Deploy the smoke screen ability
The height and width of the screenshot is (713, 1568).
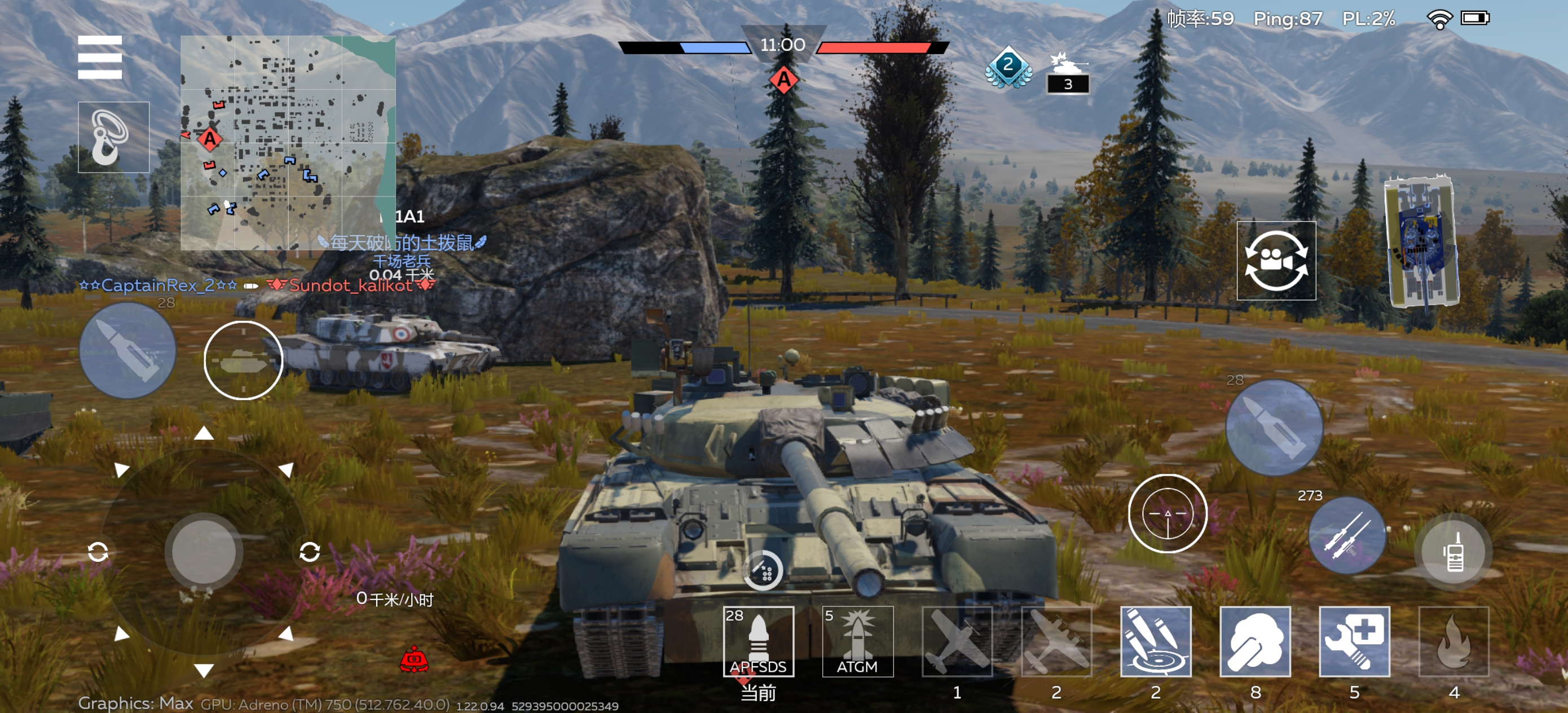[x=1255, y=641]
